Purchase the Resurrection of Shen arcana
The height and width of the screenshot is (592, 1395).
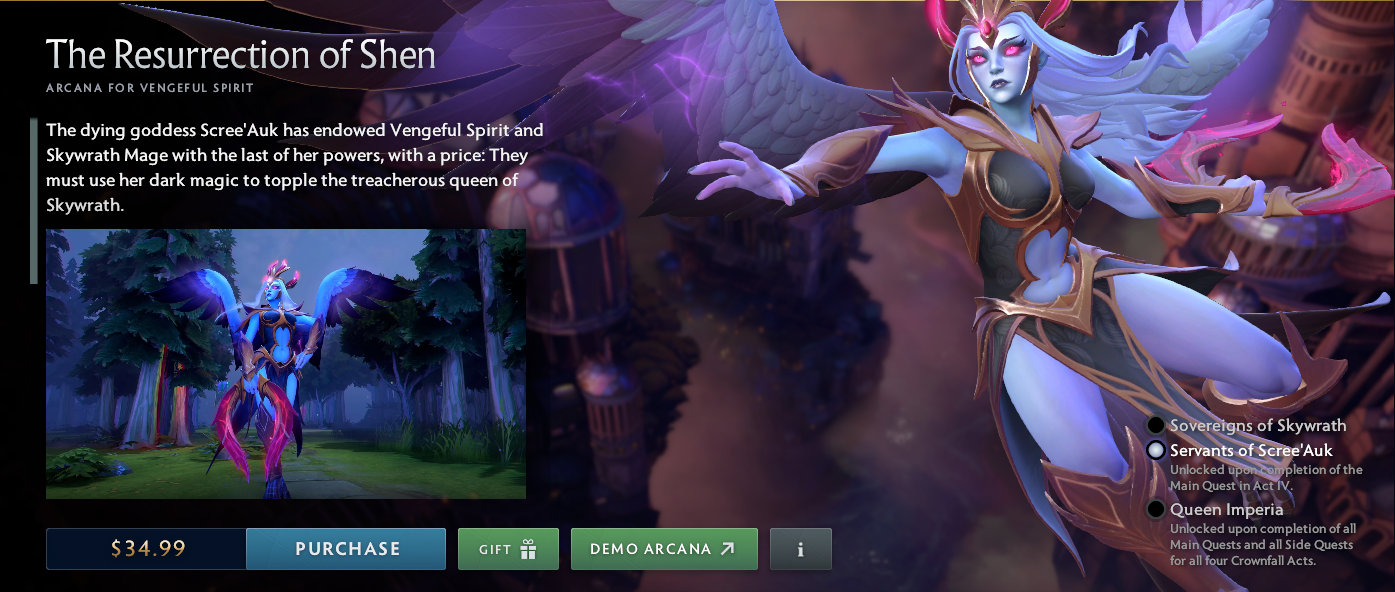click(x=346, y=549)
